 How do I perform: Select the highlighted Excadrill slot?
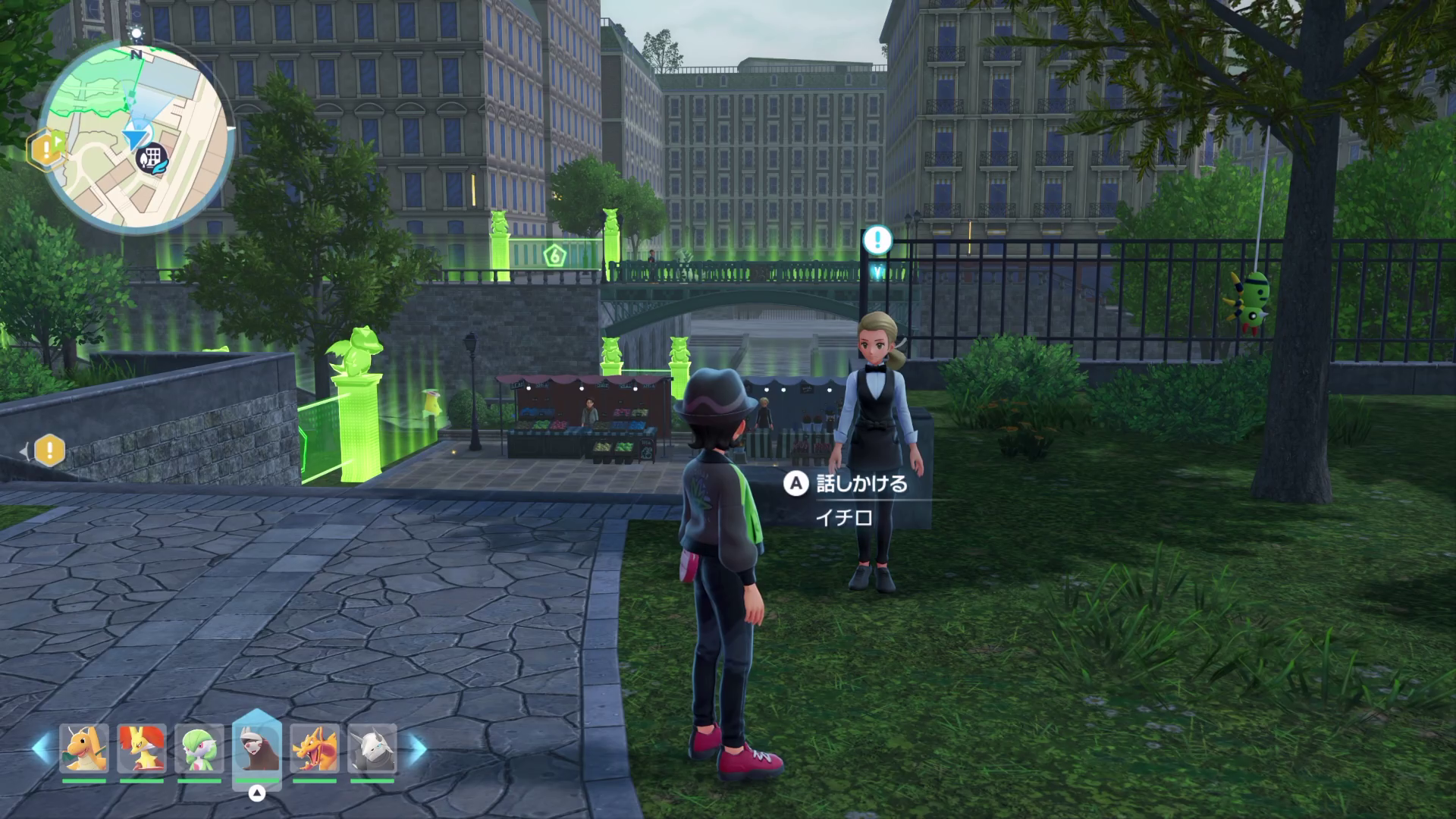point(256,748)
